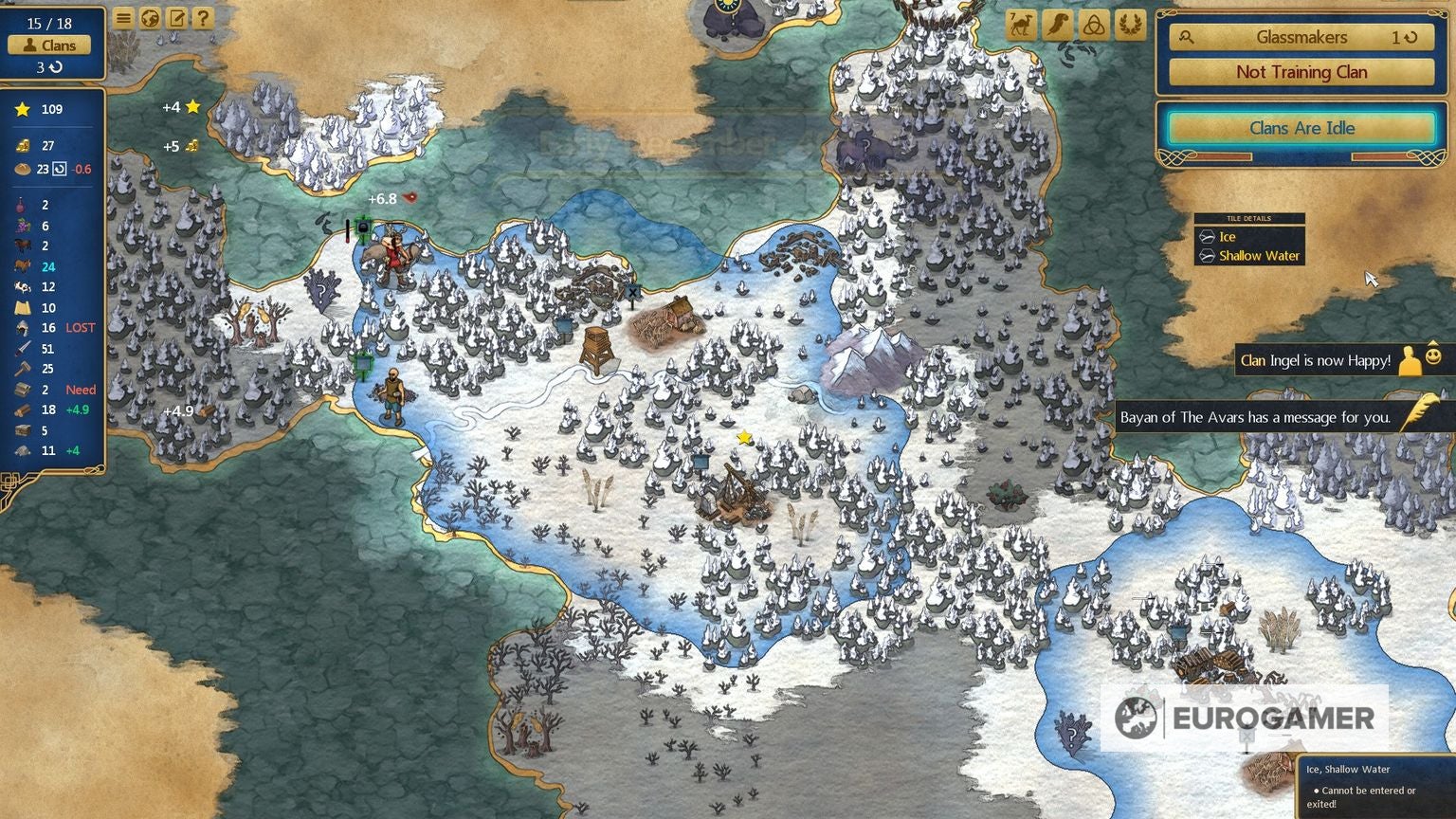Open the question mark help
This screenshot has height=819, width=1456.
[203, 18]
